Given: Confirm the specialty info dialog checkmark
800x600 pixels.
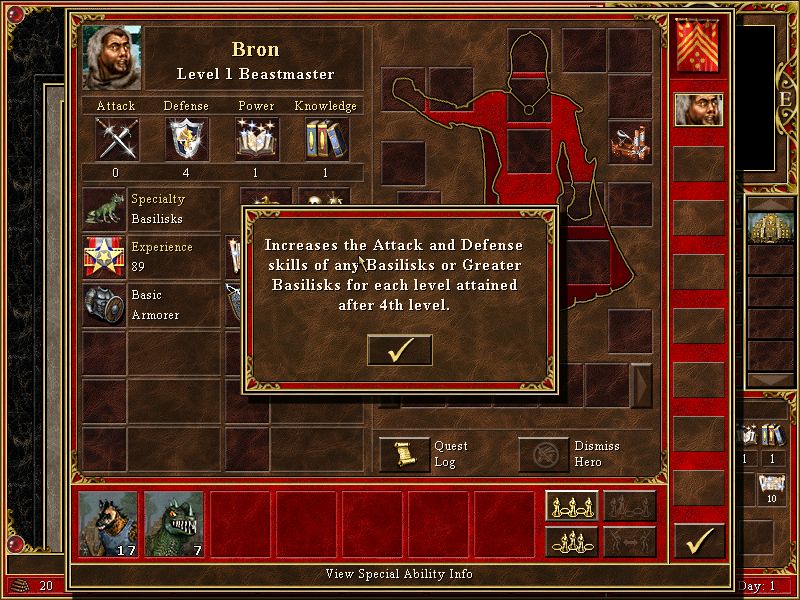Looking at the screenshot, I should (400, 350).
